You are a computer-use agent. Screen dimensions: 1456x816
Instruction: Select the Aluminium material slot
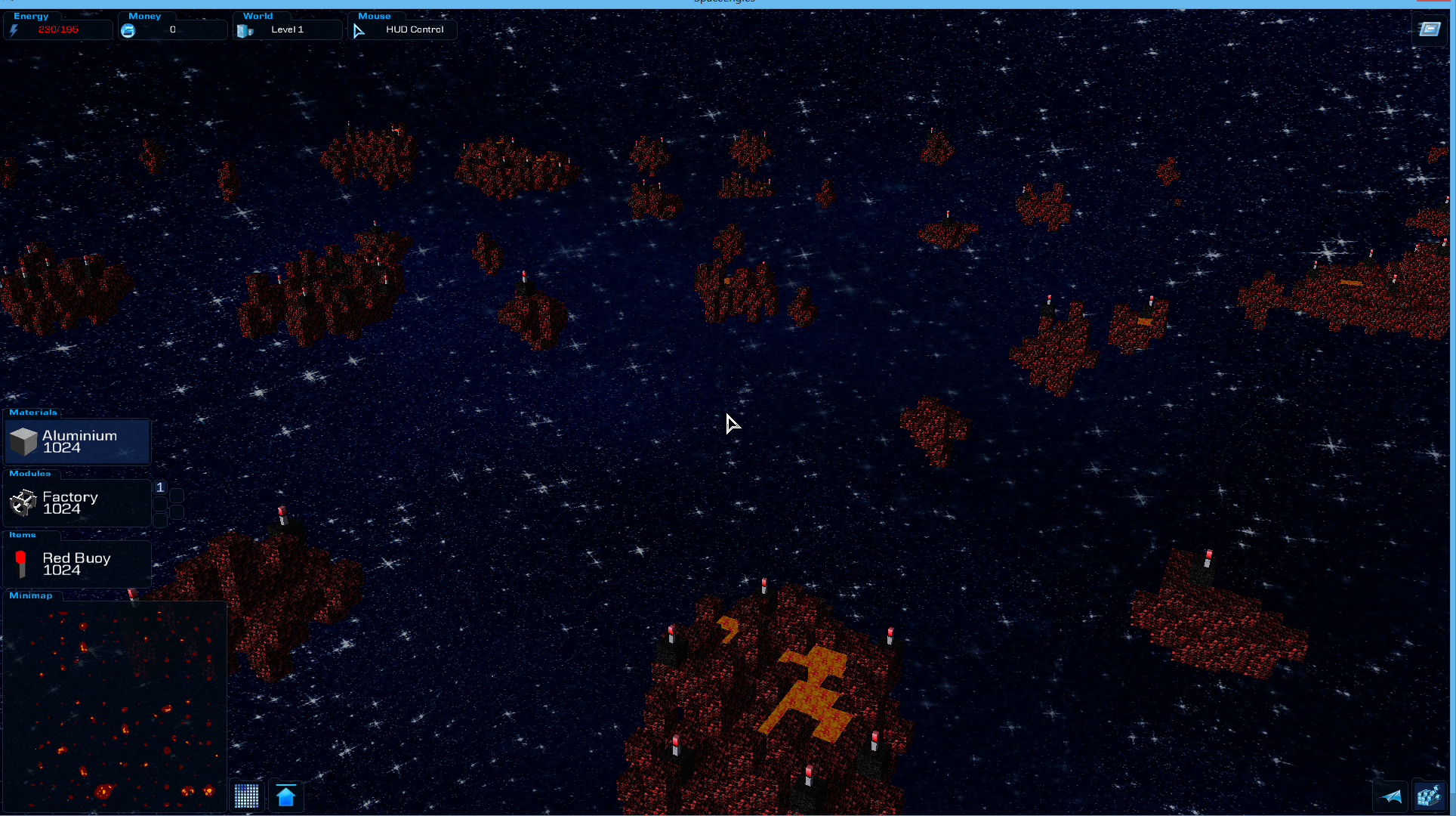[x=78, y=442]
